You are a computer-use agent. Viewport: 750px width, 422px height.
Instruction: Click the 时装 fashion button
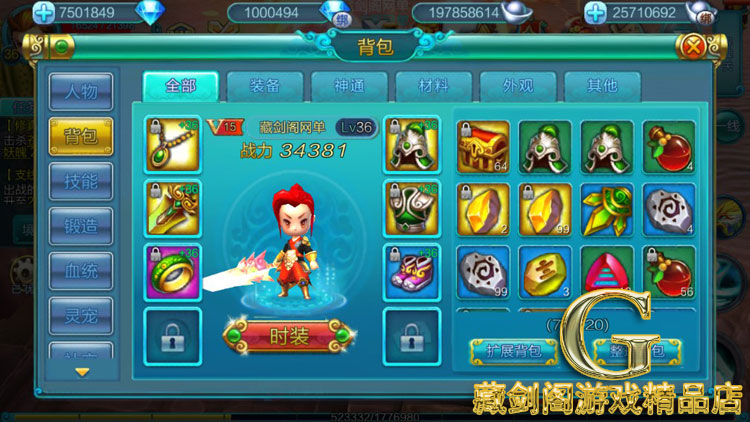pos(290,336)
